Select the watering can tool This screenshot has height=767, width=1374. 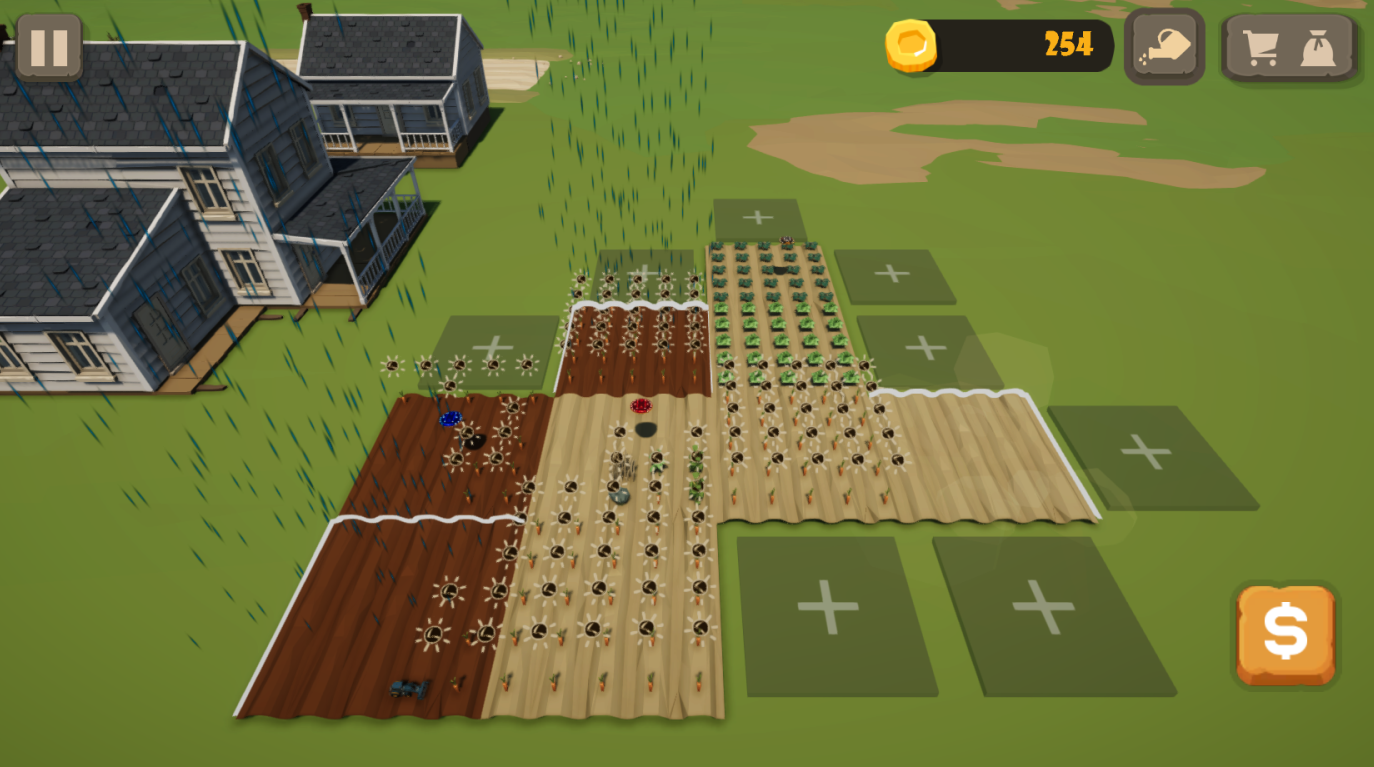(1163, 45)
